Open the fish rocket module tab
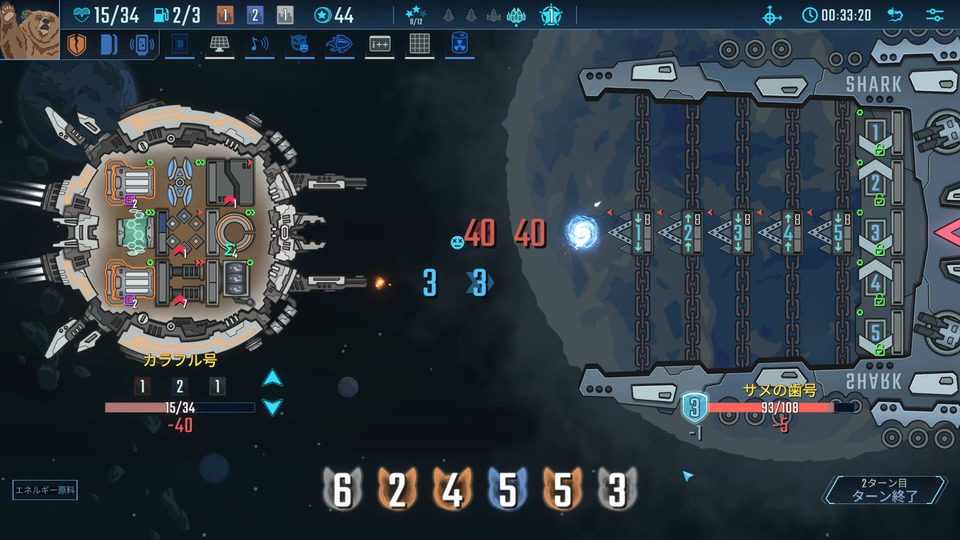Image resolution: width=960 pixels, height=540 pixels. pos(339,44)
